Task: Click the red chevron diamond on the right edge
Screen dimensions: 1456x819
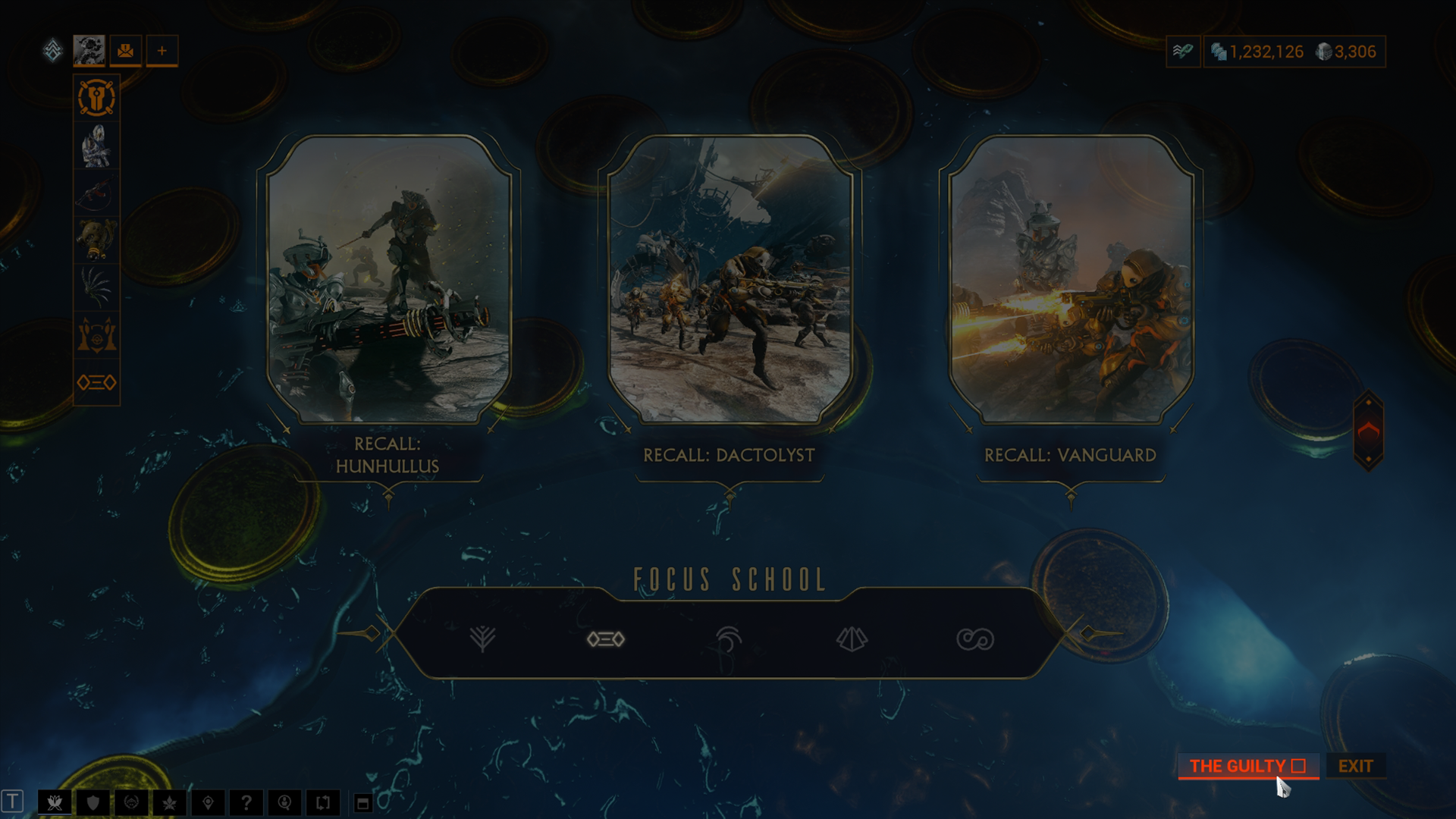Action: tap(1368, 431)
